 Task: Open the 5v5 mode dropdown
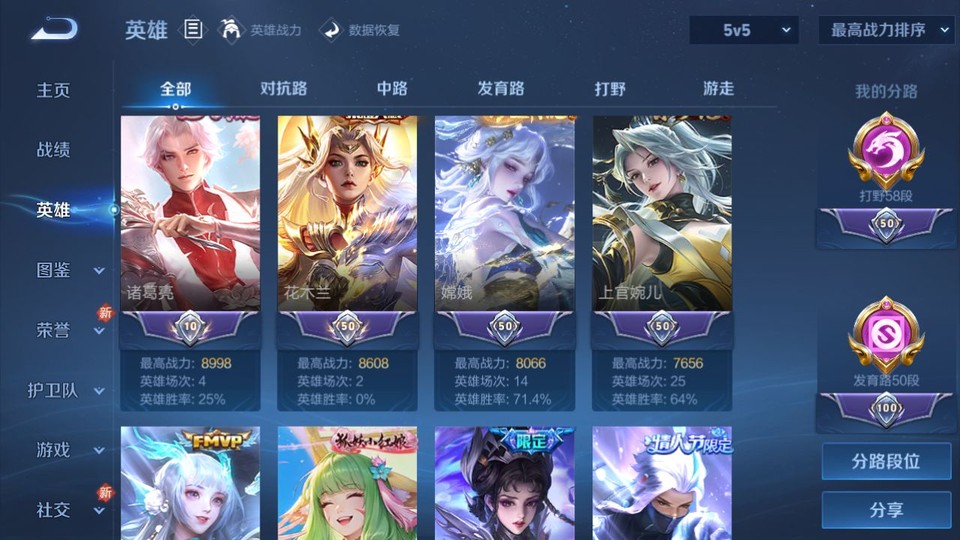pyautogui.click(x=743, y=30)
